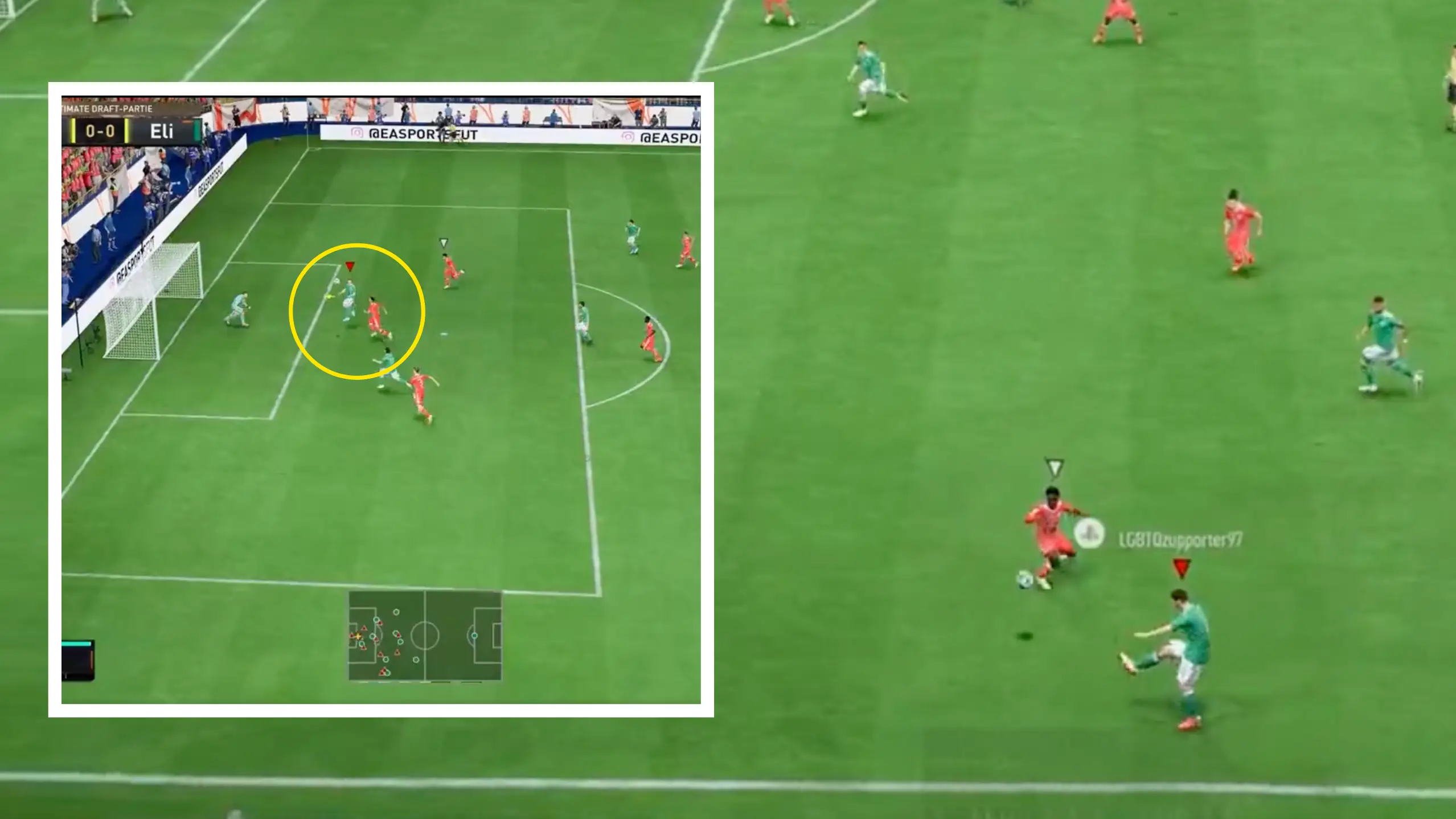Select the Eli team name on the scoreboard
1456x819 pixels.
pos(162,132)
